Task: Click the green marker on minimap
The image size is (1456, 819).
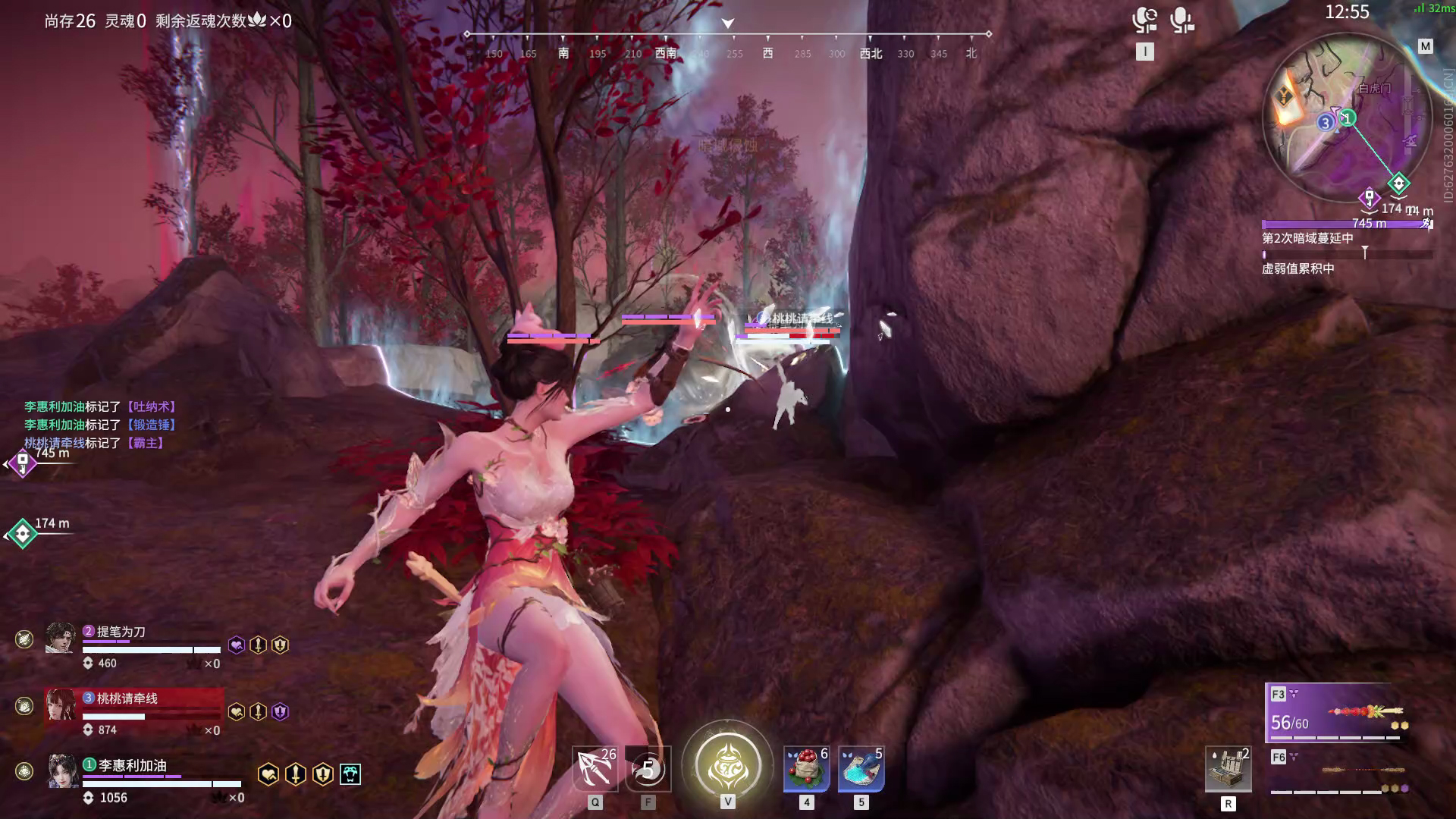Action: [1398, 184]
